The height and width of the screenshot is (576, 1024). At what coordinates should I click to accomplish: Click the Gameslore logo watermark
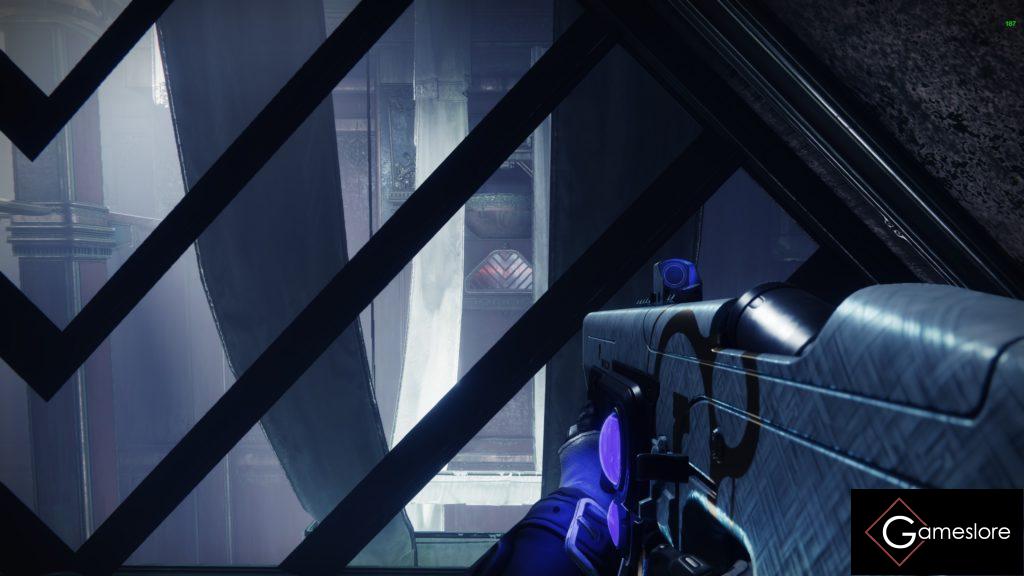pyautogui.click(x=937, y=532)
